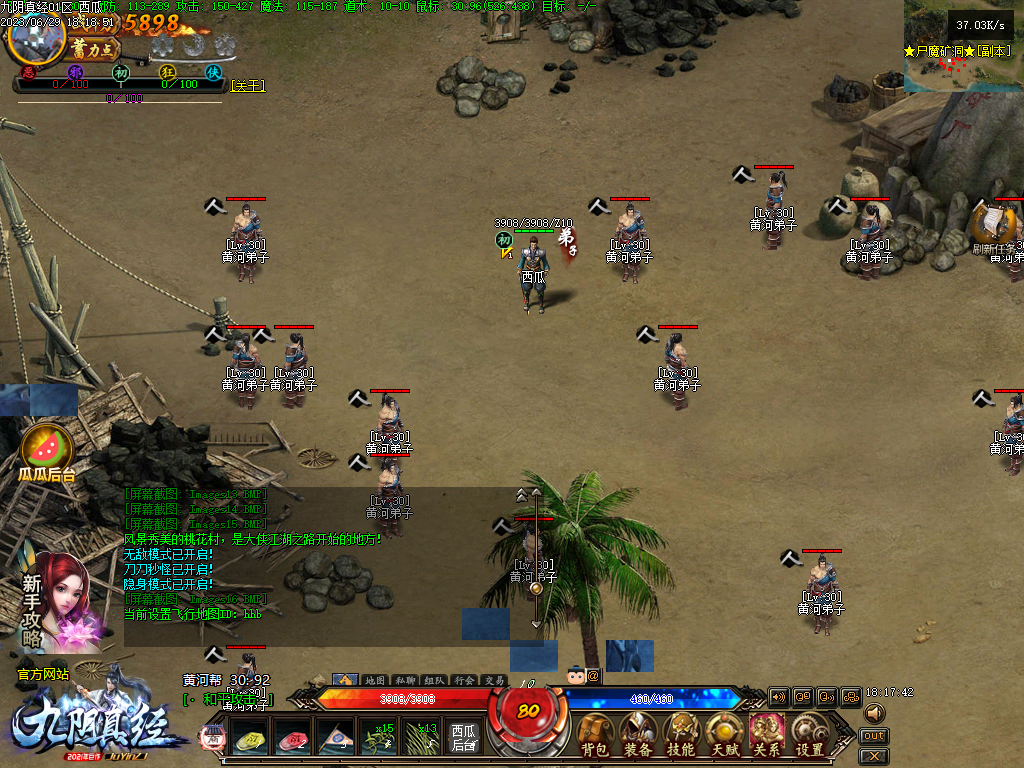Click the out logout button
1024x768 pixels.
point(873,736)
